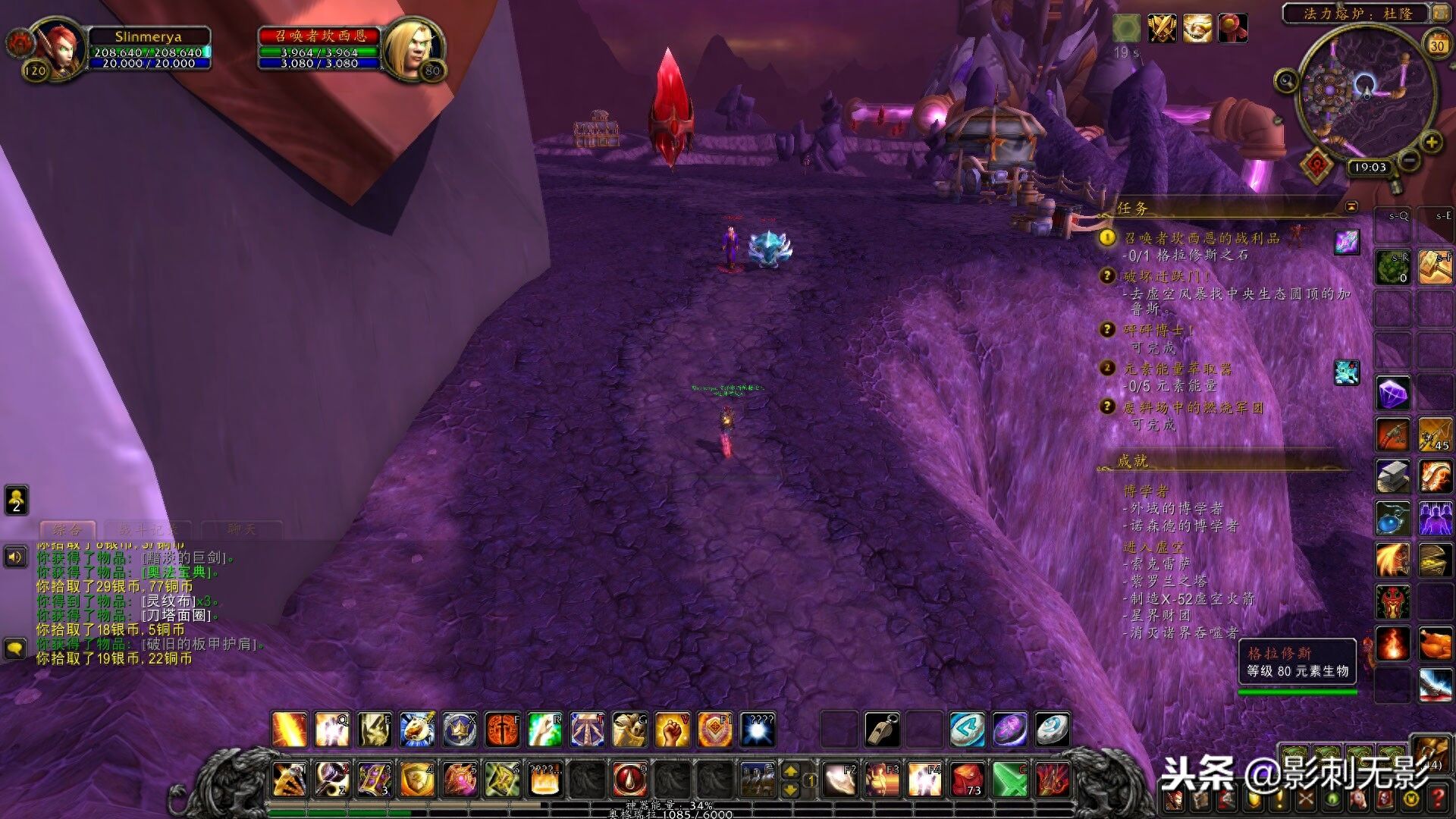1456x819 pixels.
Task: Use the blue crown ability bound to X
Action: pos(460,730)
